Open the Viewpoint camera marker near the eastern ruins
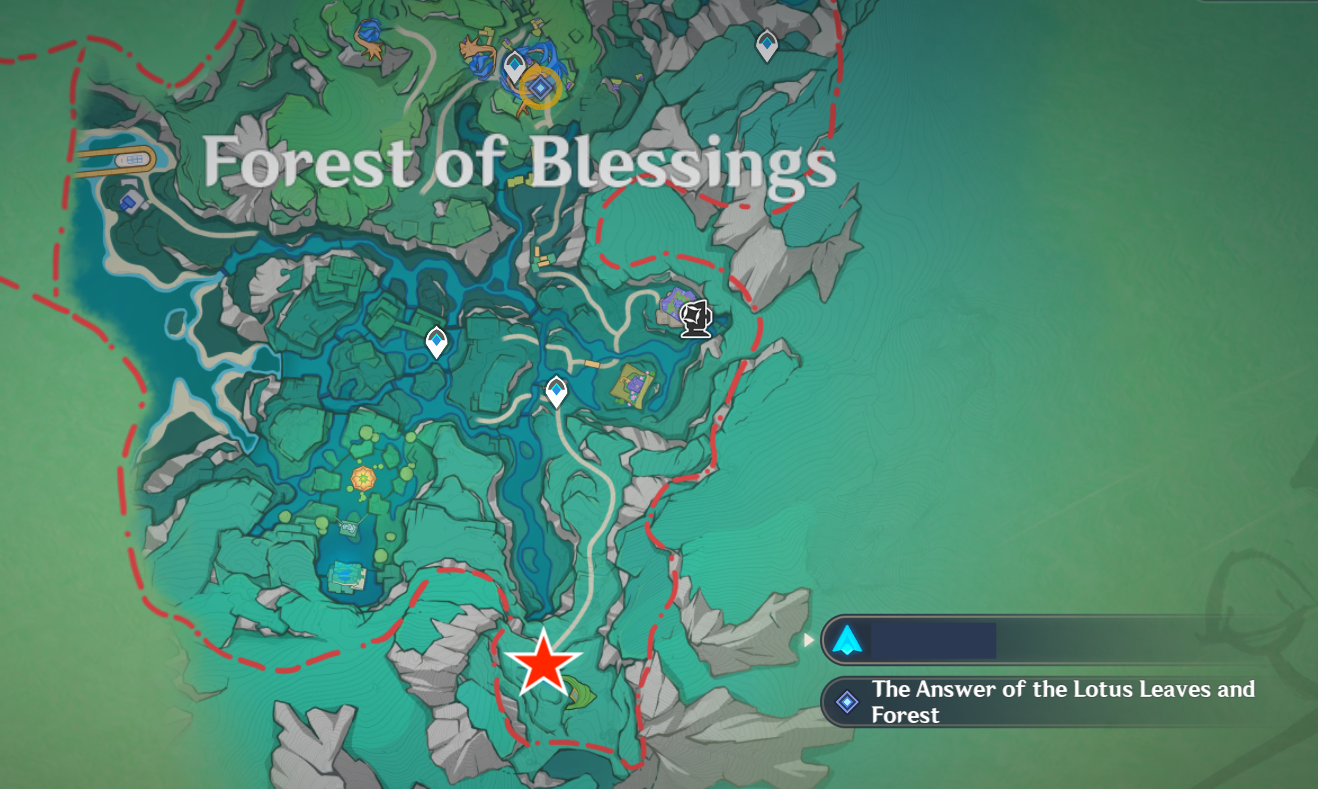 696,320
